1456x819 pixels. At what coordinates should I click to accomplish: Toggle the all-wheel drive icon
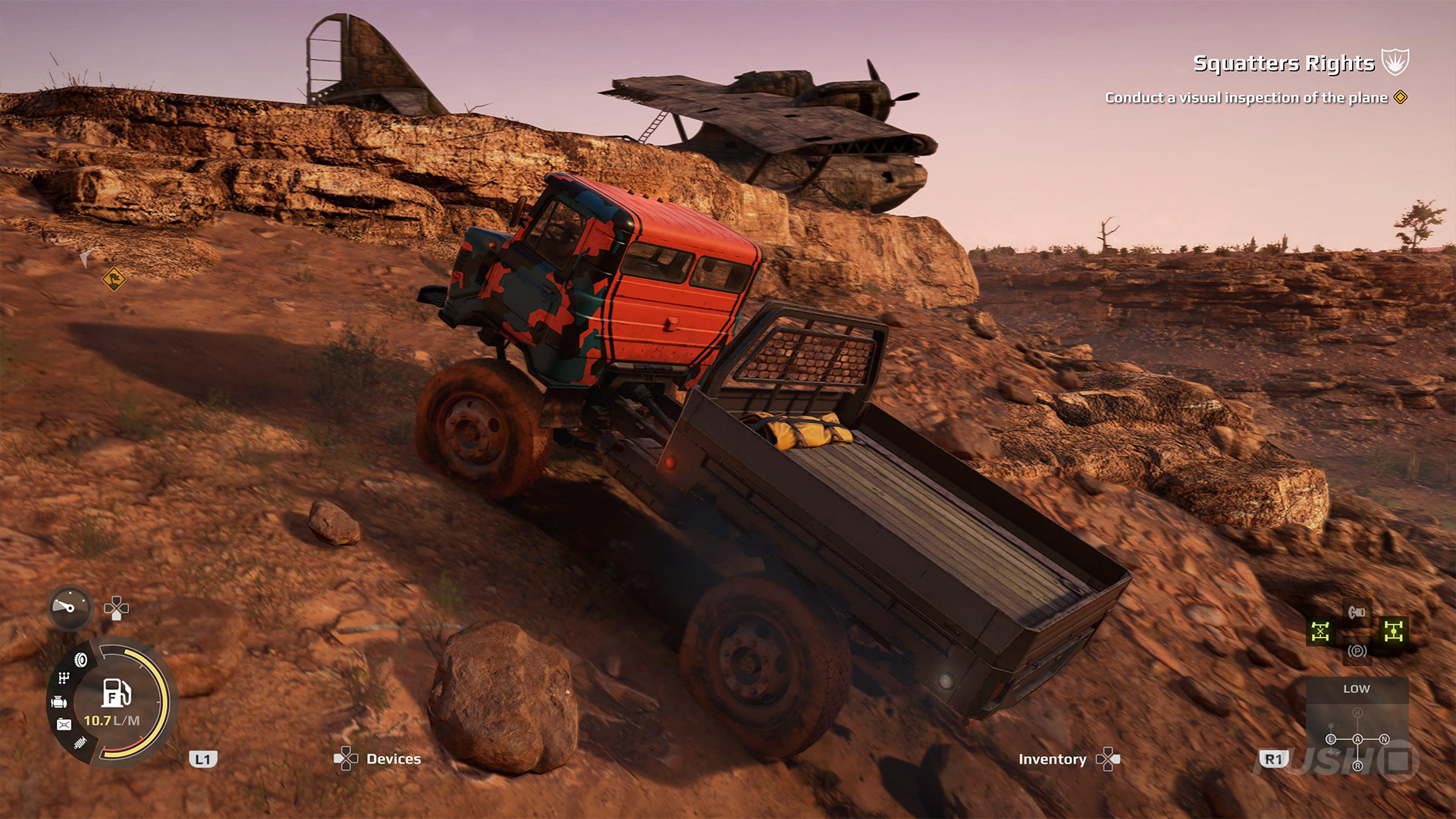point(1393,631)
